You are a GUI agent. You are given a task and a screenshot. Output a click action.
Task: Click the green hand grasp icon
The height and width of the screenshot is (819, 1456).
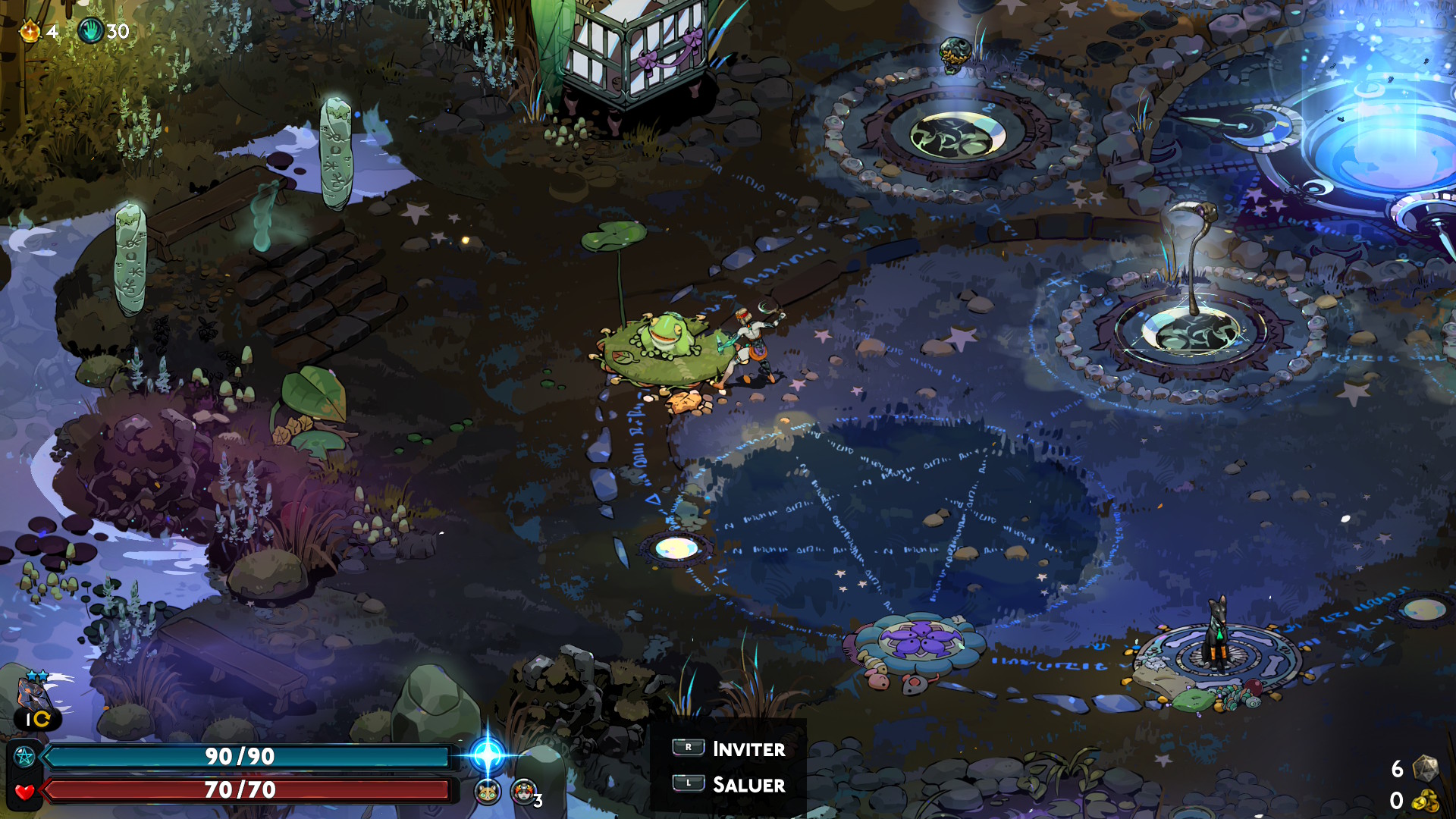91,31
